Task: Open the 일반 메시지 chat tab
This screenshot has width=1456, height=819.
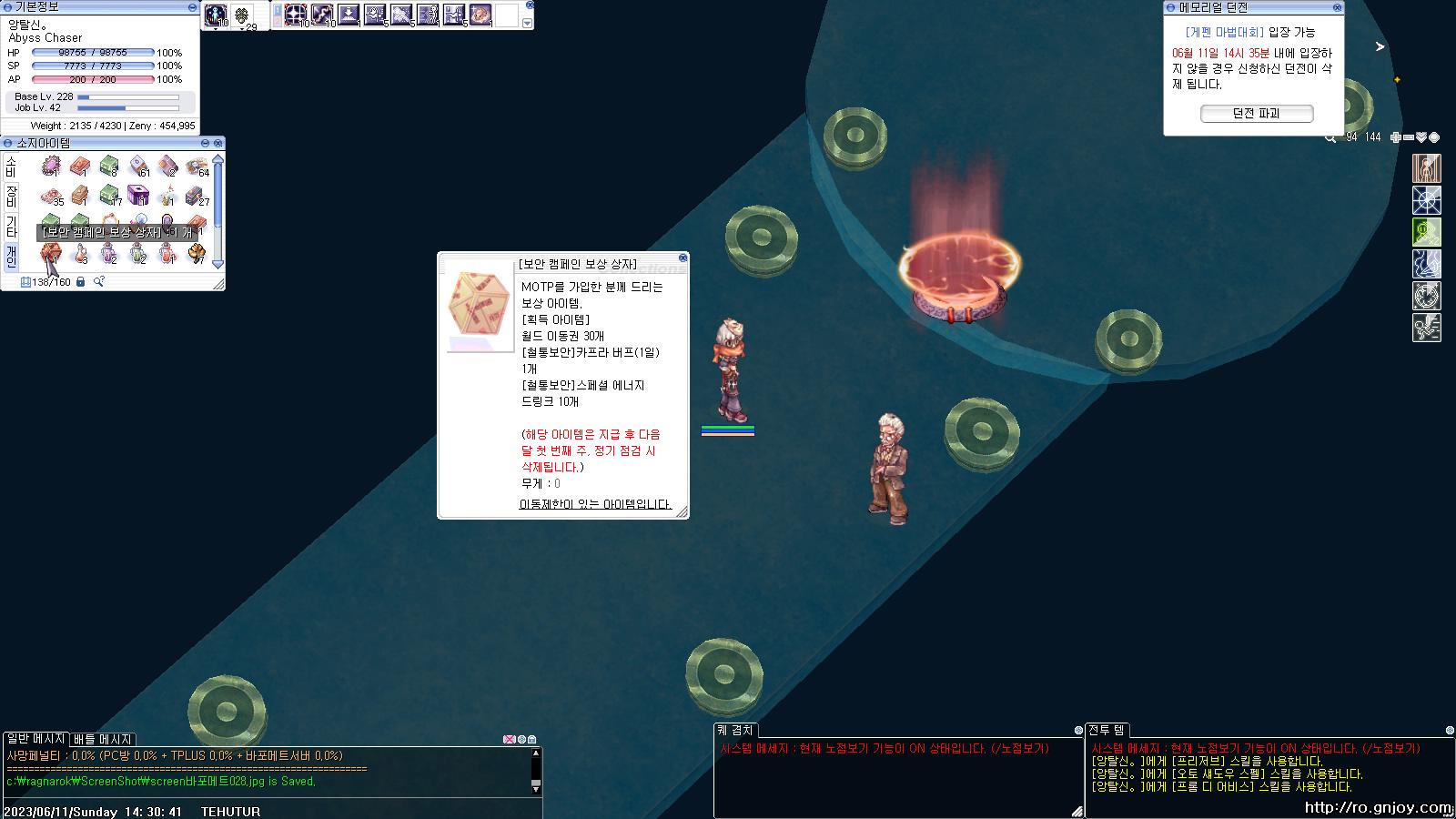Action: pos(35,739)
